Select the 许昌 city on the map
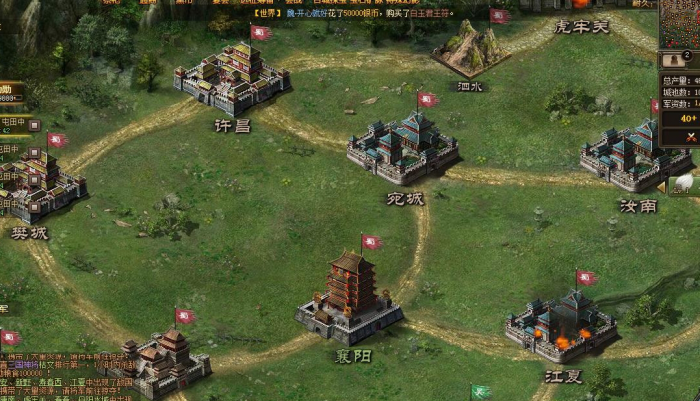The width and height of the screenshot is (700, 401). click(x=233, y=78)
